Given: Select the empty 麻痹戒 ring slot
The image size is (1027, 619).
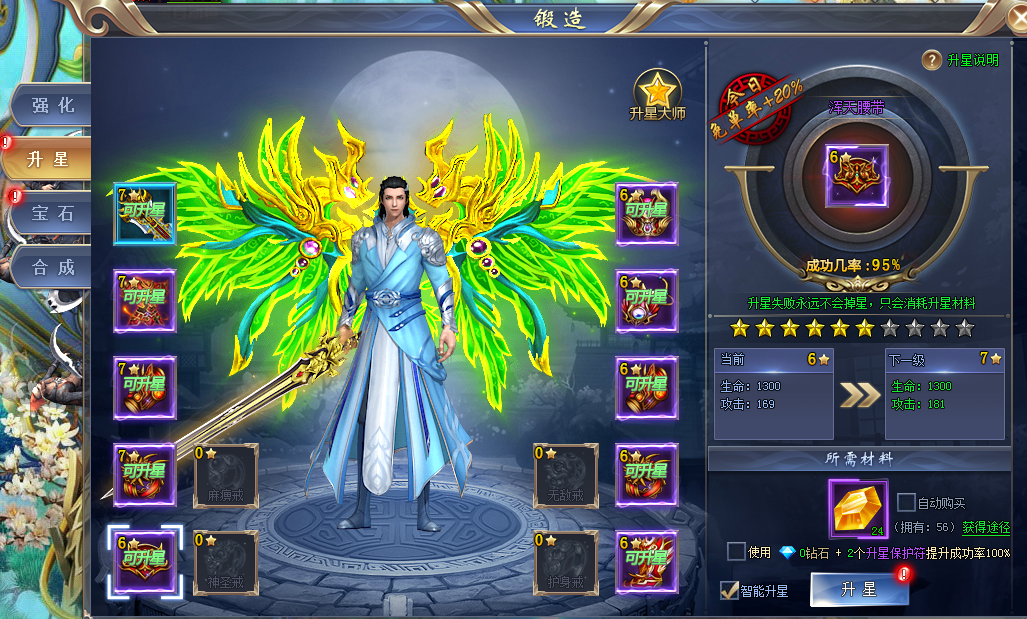Looking at the screenshot, I should tap(225, 475).
